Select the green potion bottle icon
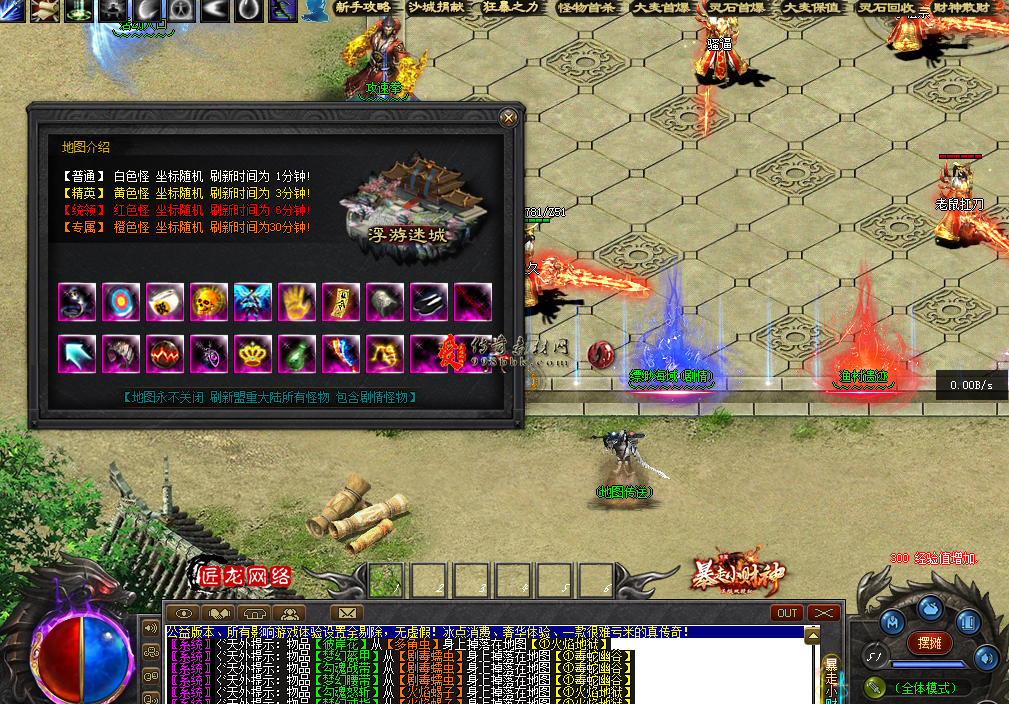The height and width of the screenshot is (704, 1009). 296,353
